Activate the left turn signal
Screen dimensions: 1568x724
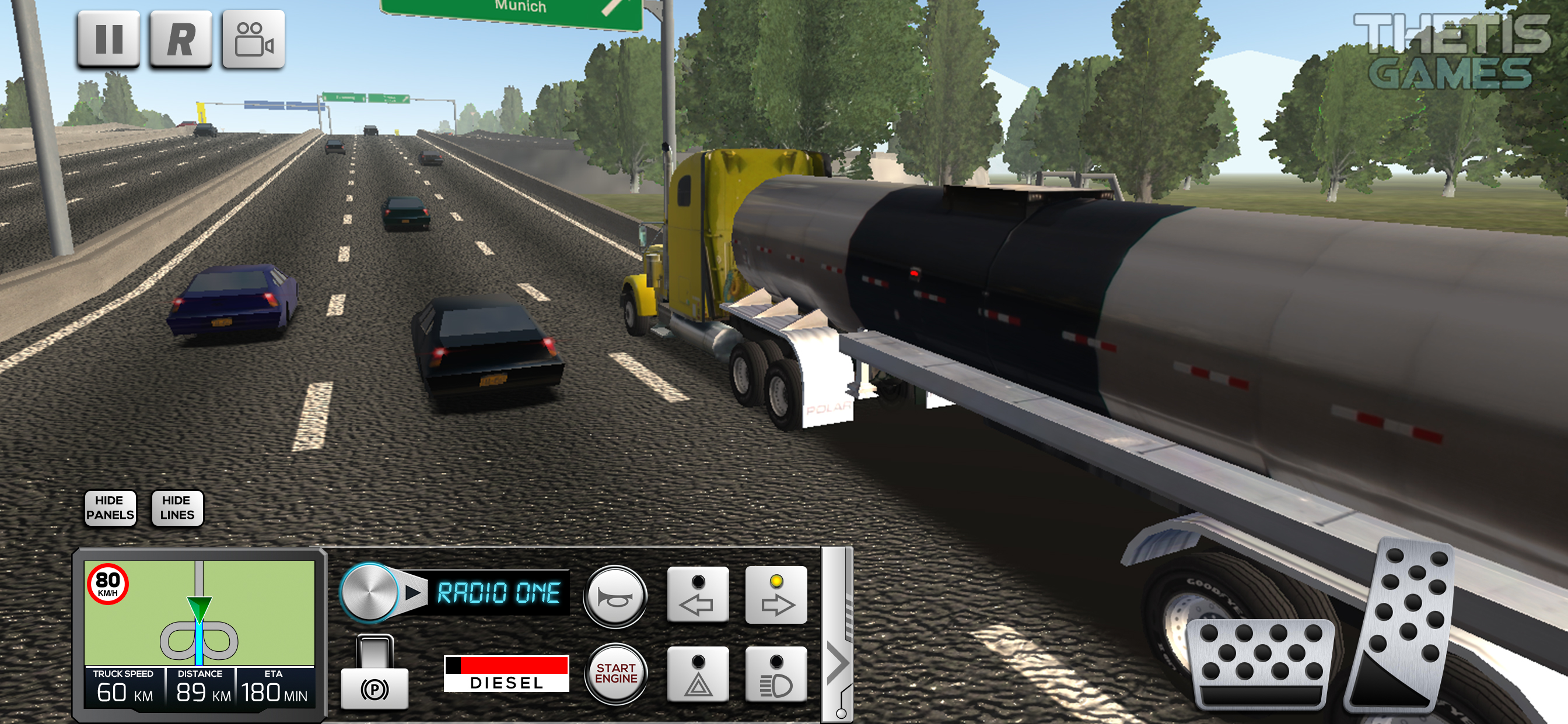[698, 595]
